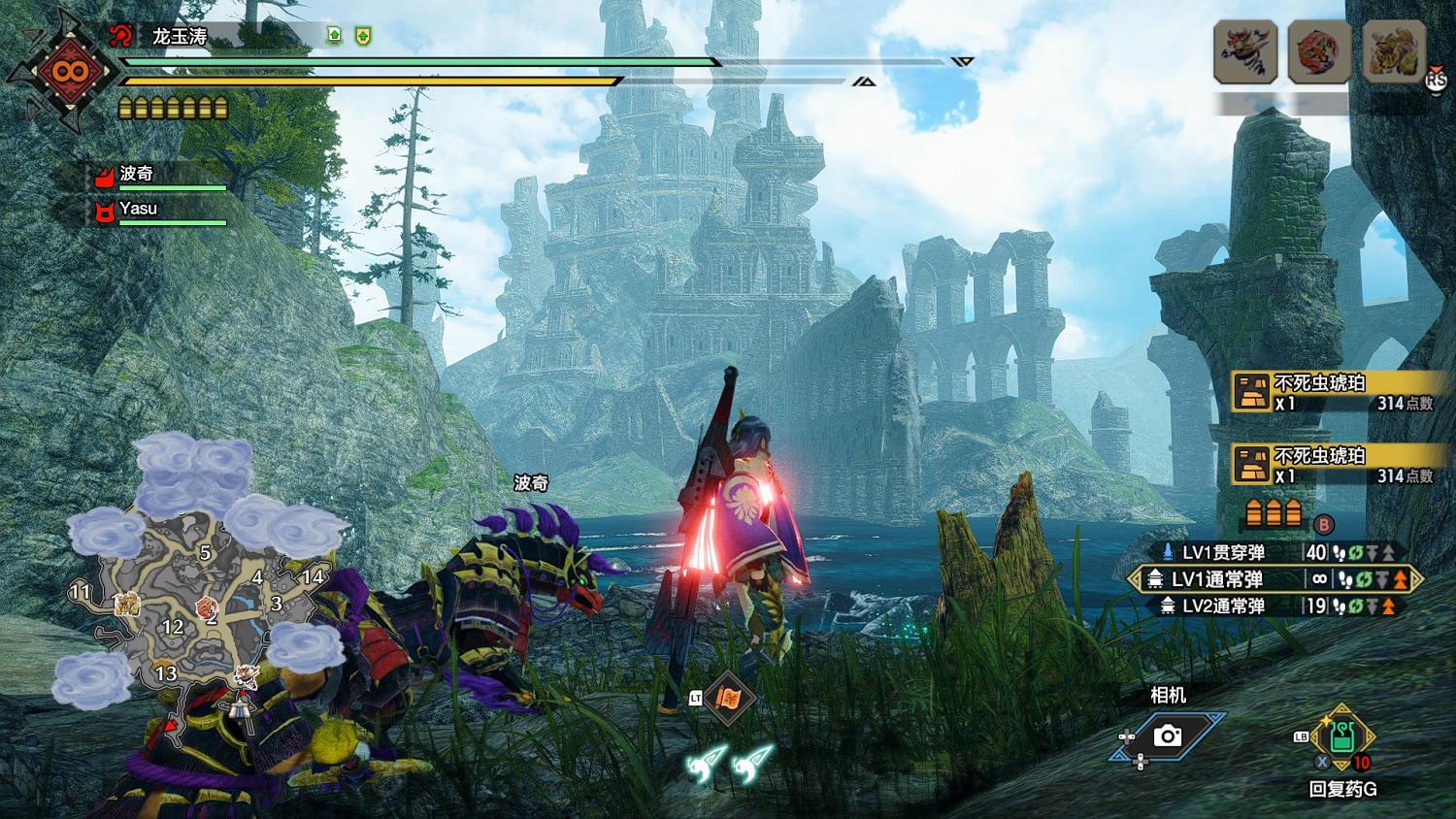1456x819 pixels.
Task: Choose LV1贯穿弹 ammo
Action: 1223,553
